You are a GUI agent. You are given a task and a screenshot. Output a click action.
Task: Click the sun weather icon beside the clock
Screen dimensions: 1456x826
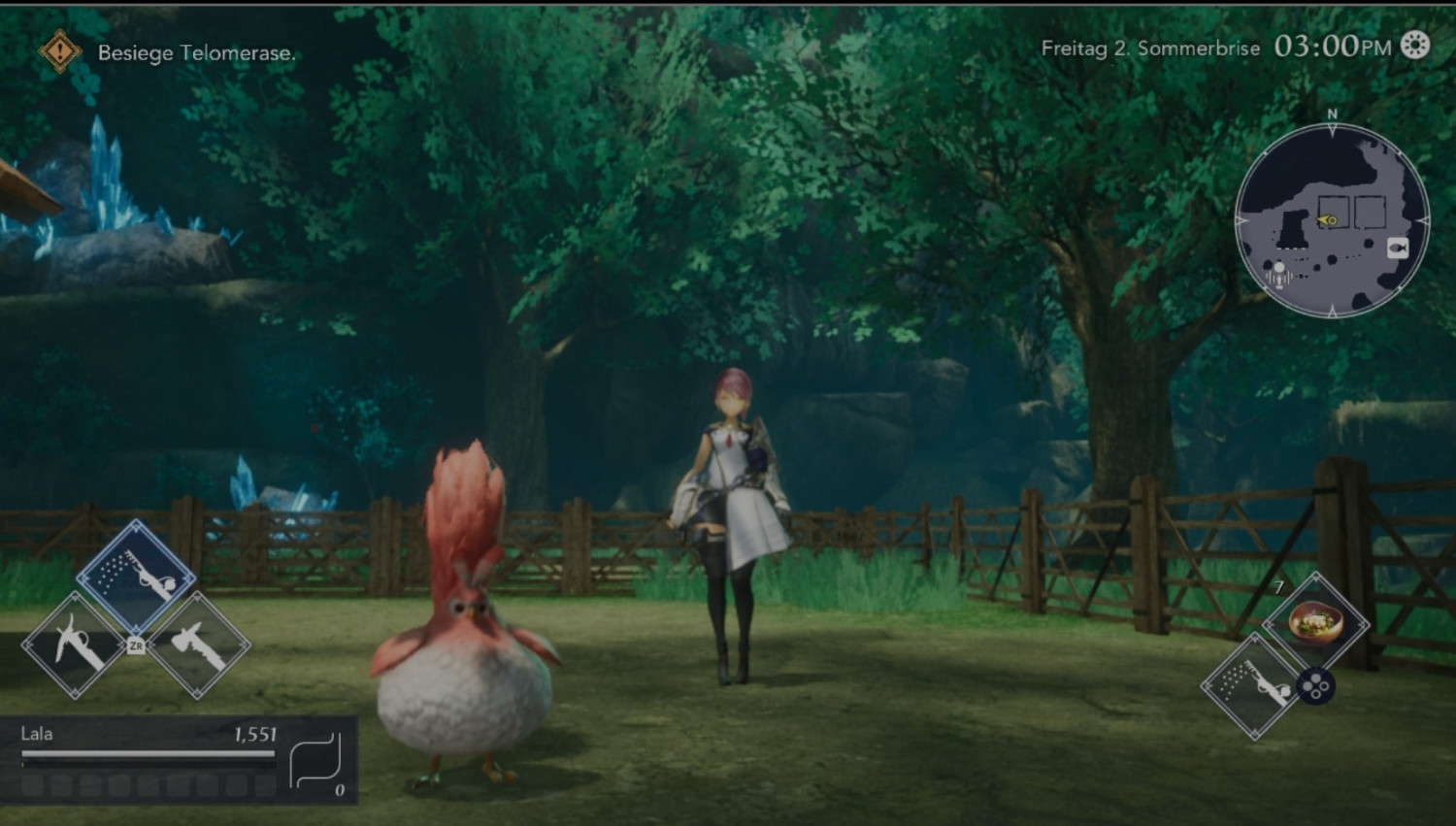[x=1415, y=46]
